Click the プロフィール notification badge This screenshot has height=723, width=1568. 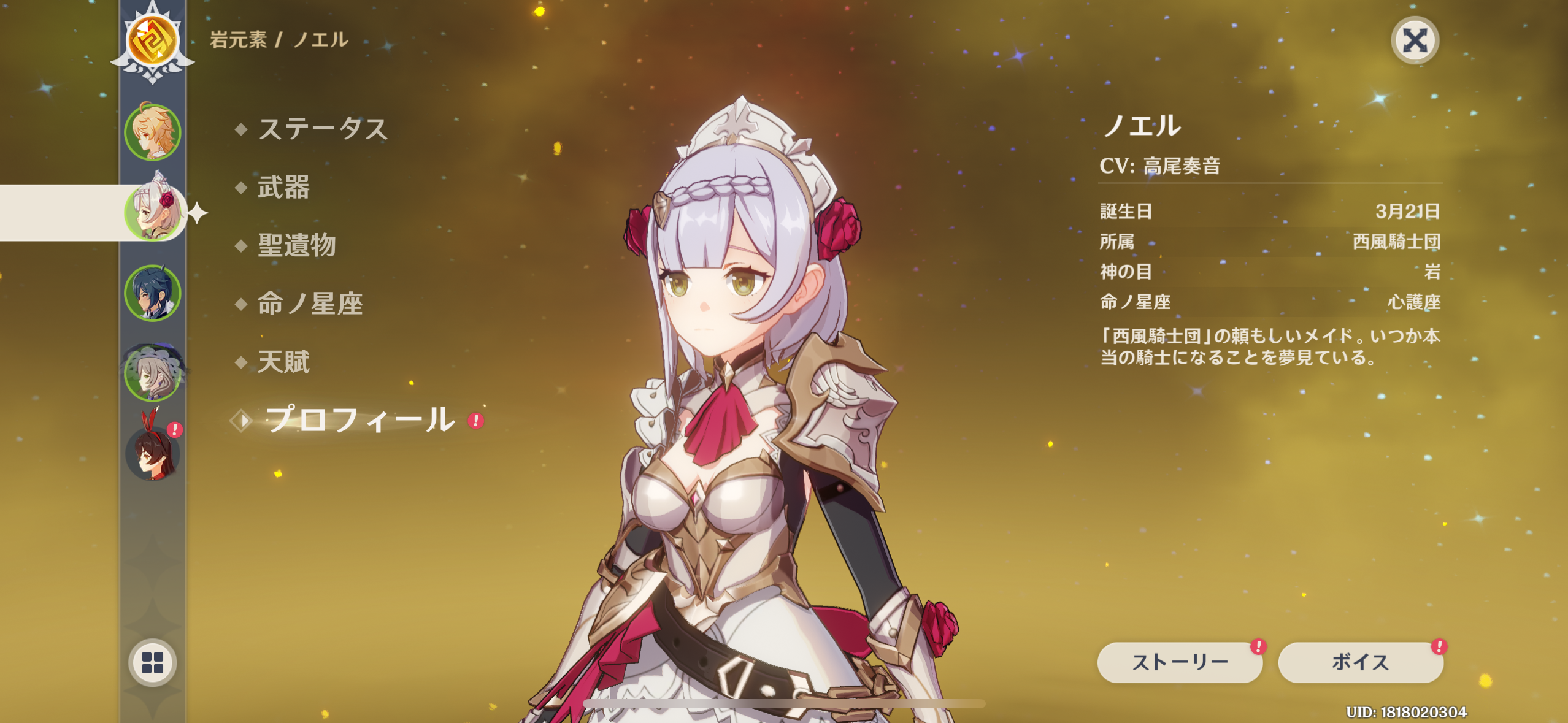pos(474,420)
